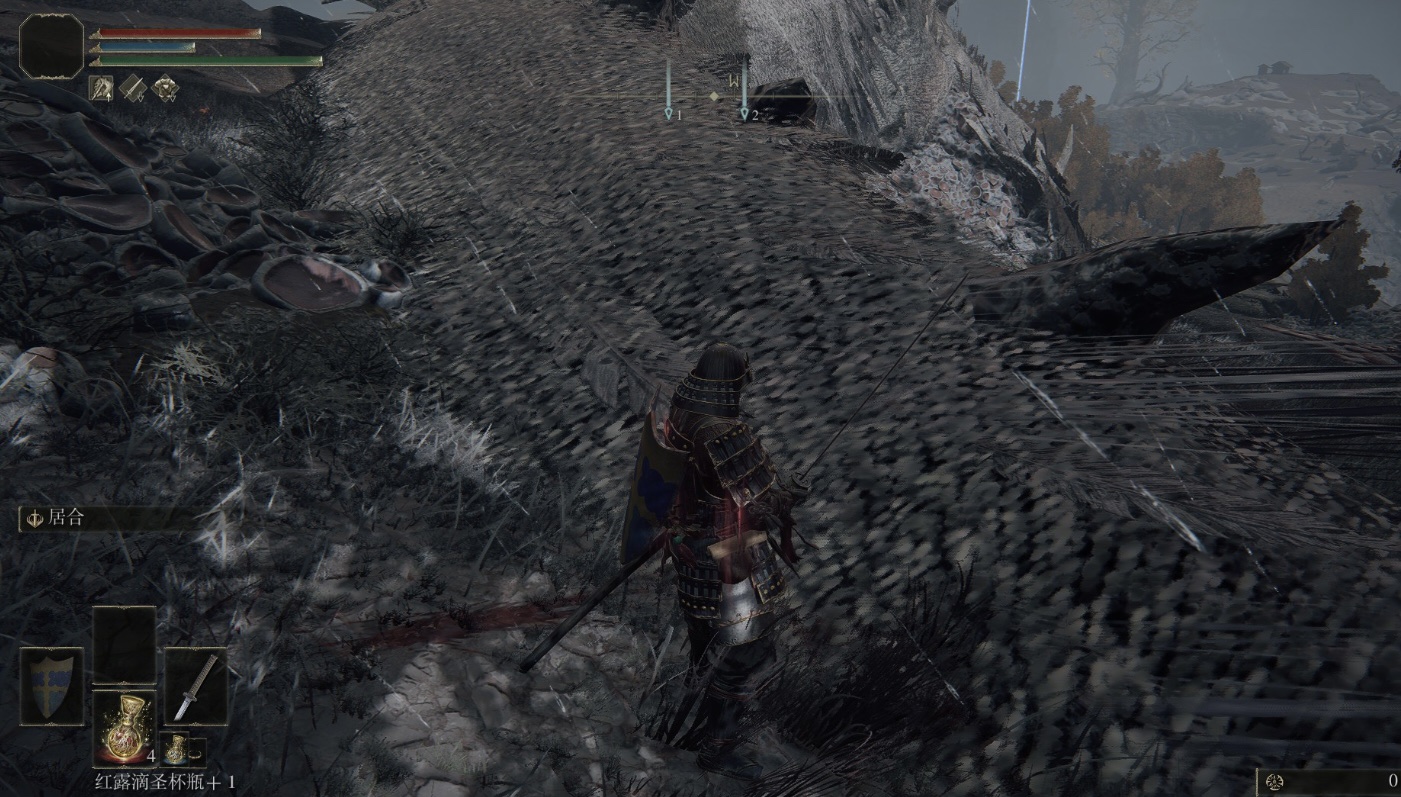Screen dimensions: 1401x797
Task: Inspect the attack-up buff status icon
Action: click(101, 88)
